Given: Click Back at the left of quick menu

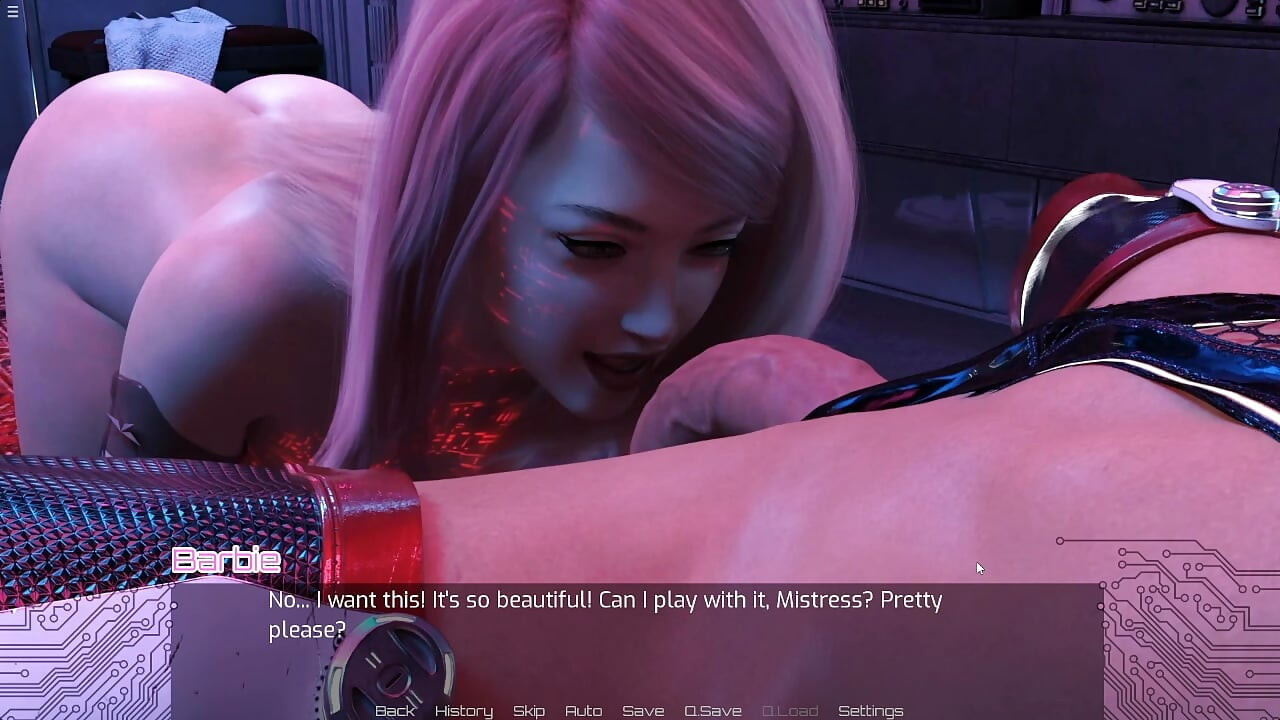Looking at the screenshot, I should tap(395, 710).
